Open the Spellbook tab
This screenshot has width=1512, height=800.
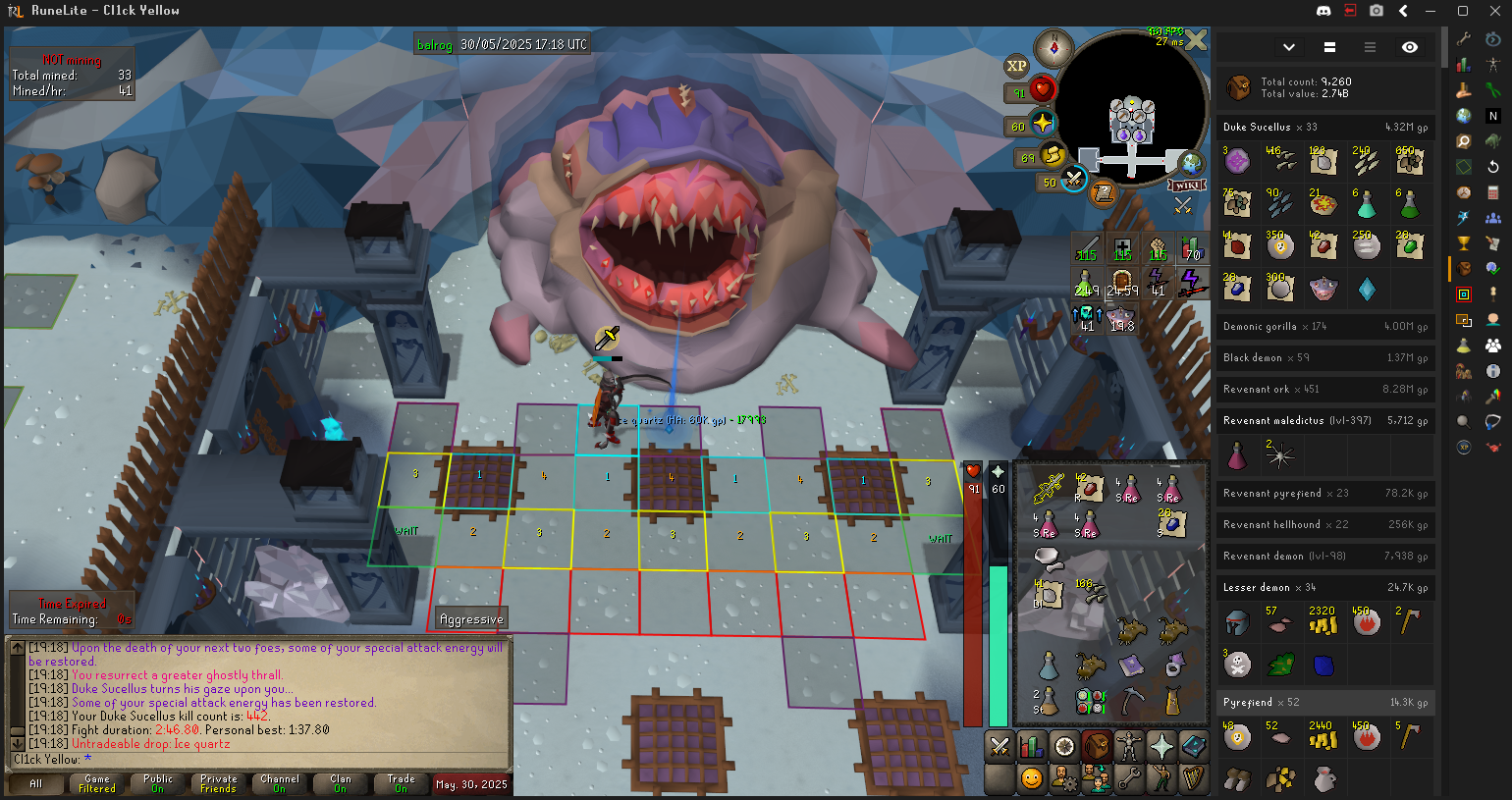[x=1194, y=747]
